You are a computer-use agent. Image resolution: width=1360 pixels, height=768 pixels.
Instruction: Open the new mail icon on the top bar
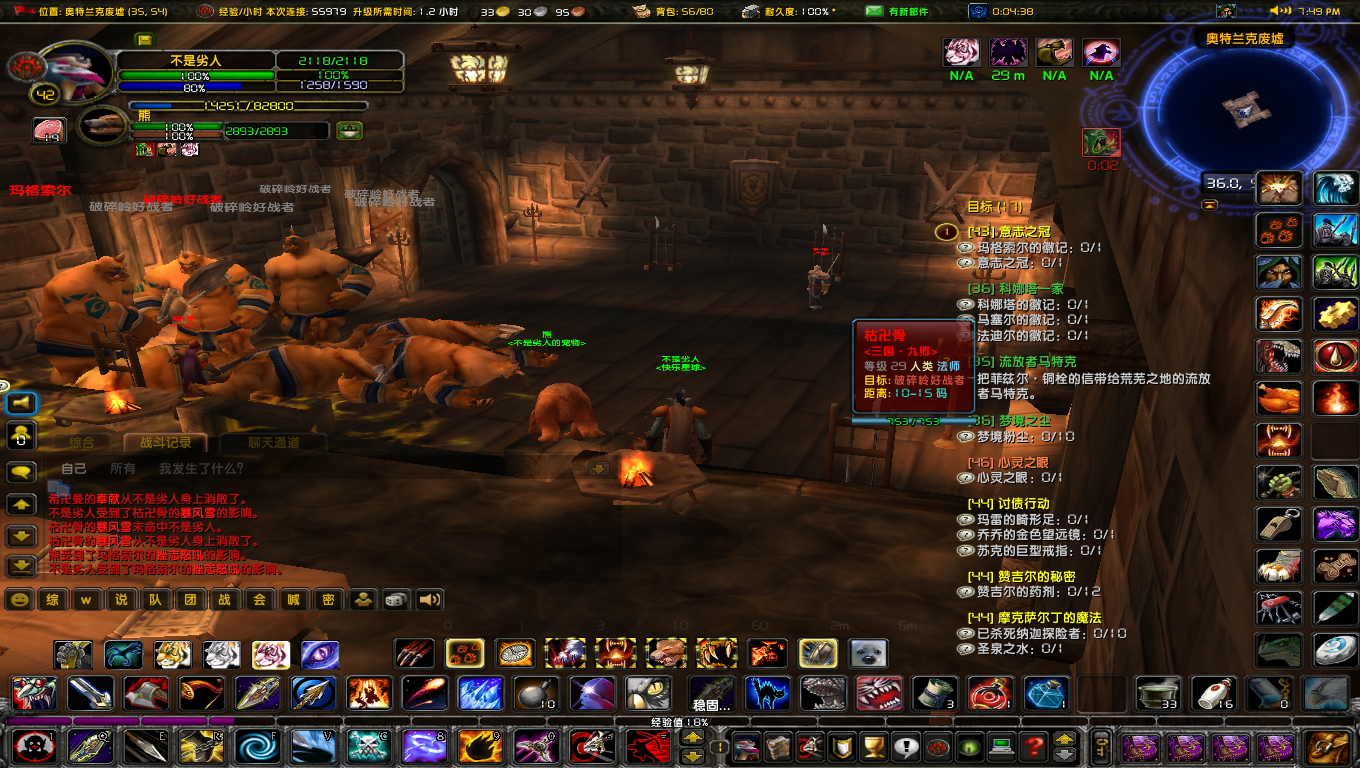pos(872,12)
